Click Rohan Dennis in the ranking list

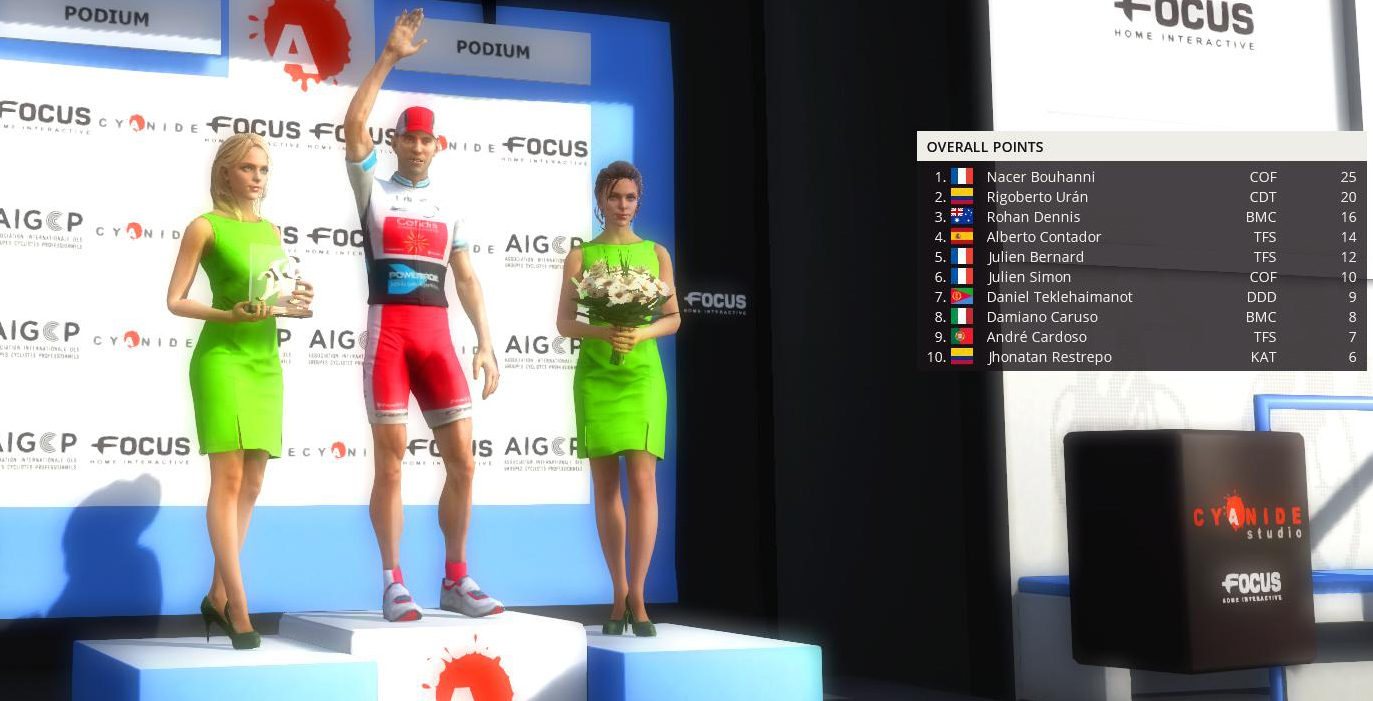[1033, 217]
